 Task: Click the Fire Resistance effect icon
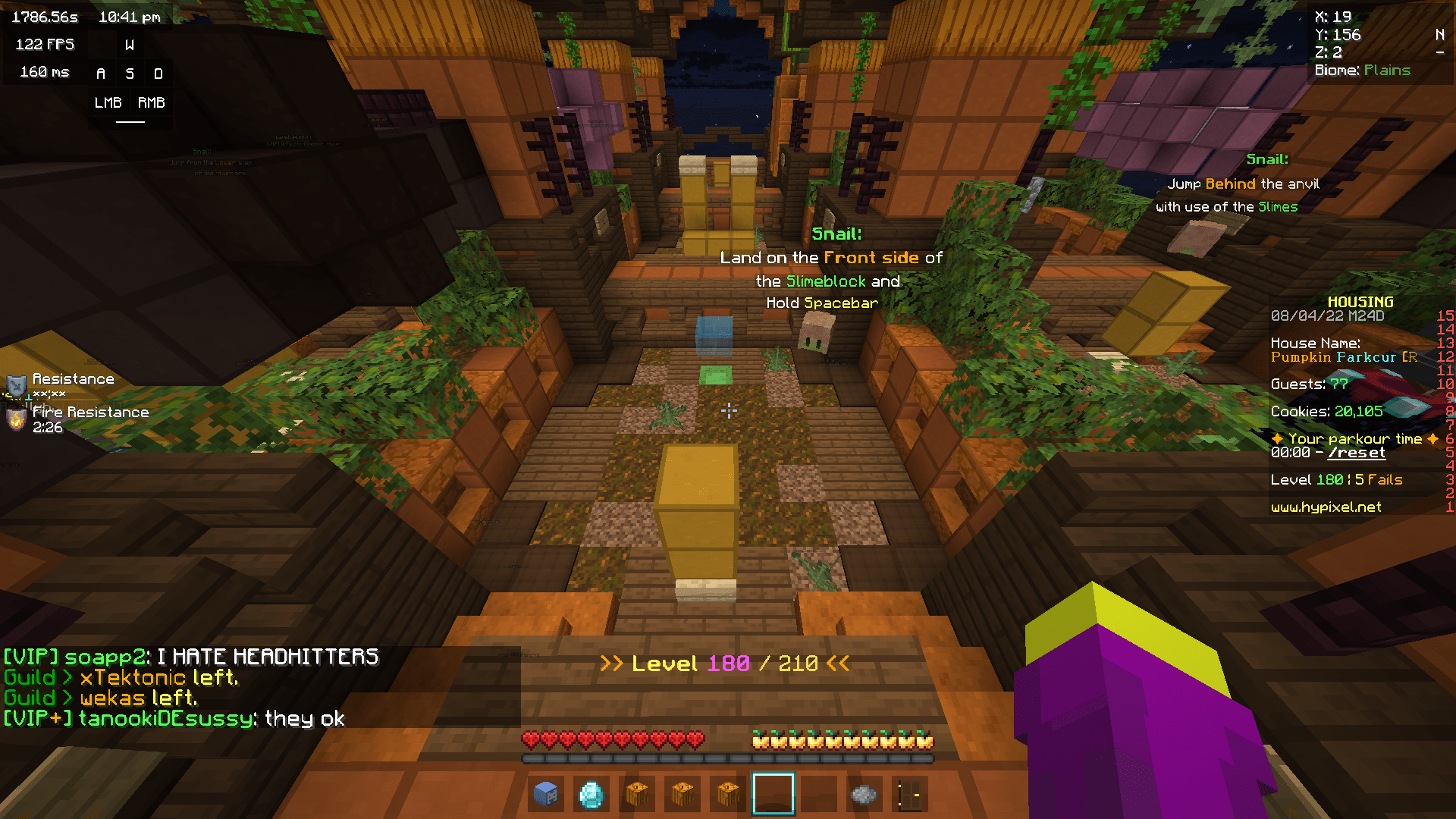(15, 419)
